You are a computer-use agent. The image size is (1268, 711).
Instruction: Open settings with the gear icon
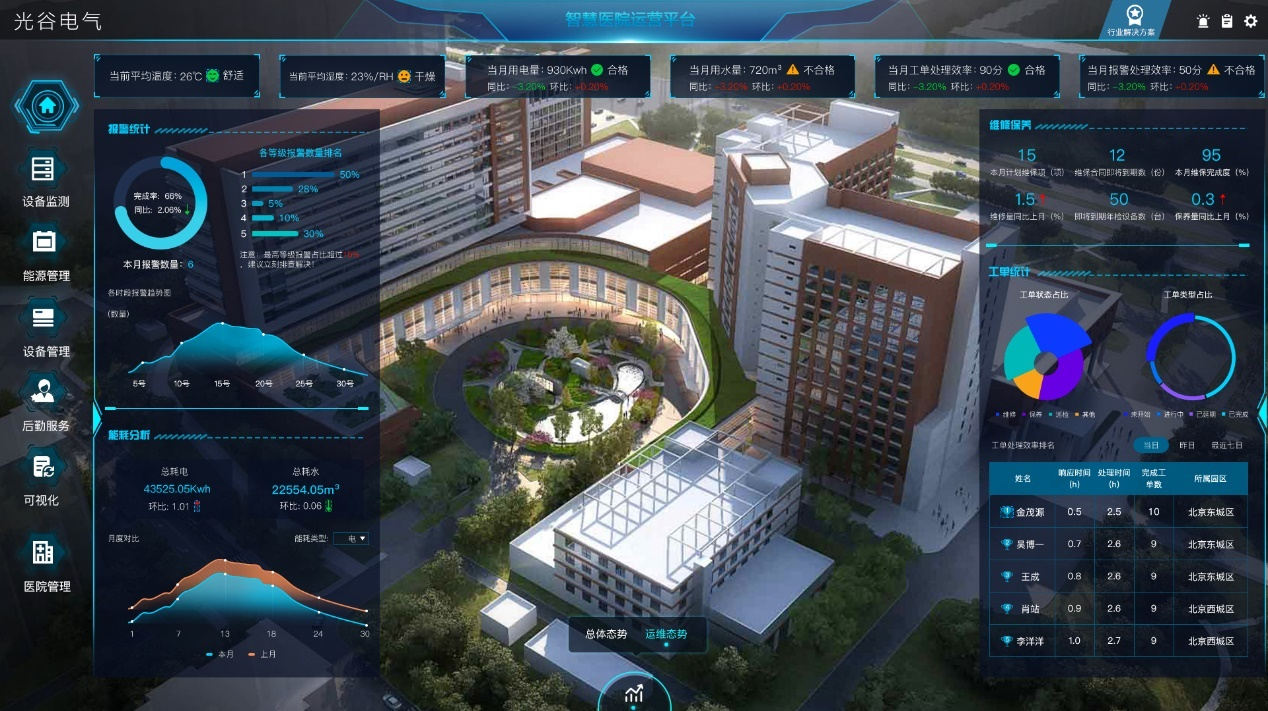coord(1251,21)
